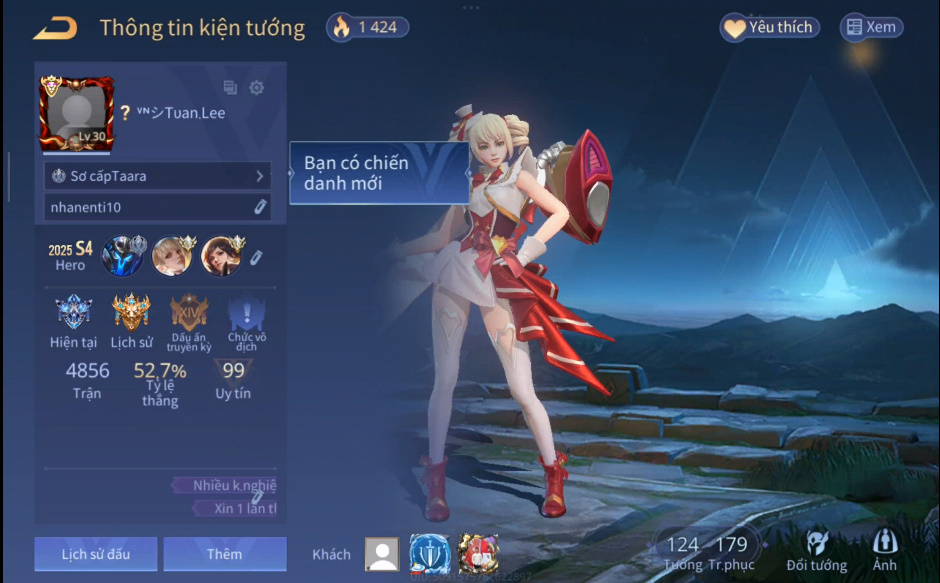Open the player avatar with Lv.30 frame
This screenshot has width=940, height=583.
click(77, 113)
